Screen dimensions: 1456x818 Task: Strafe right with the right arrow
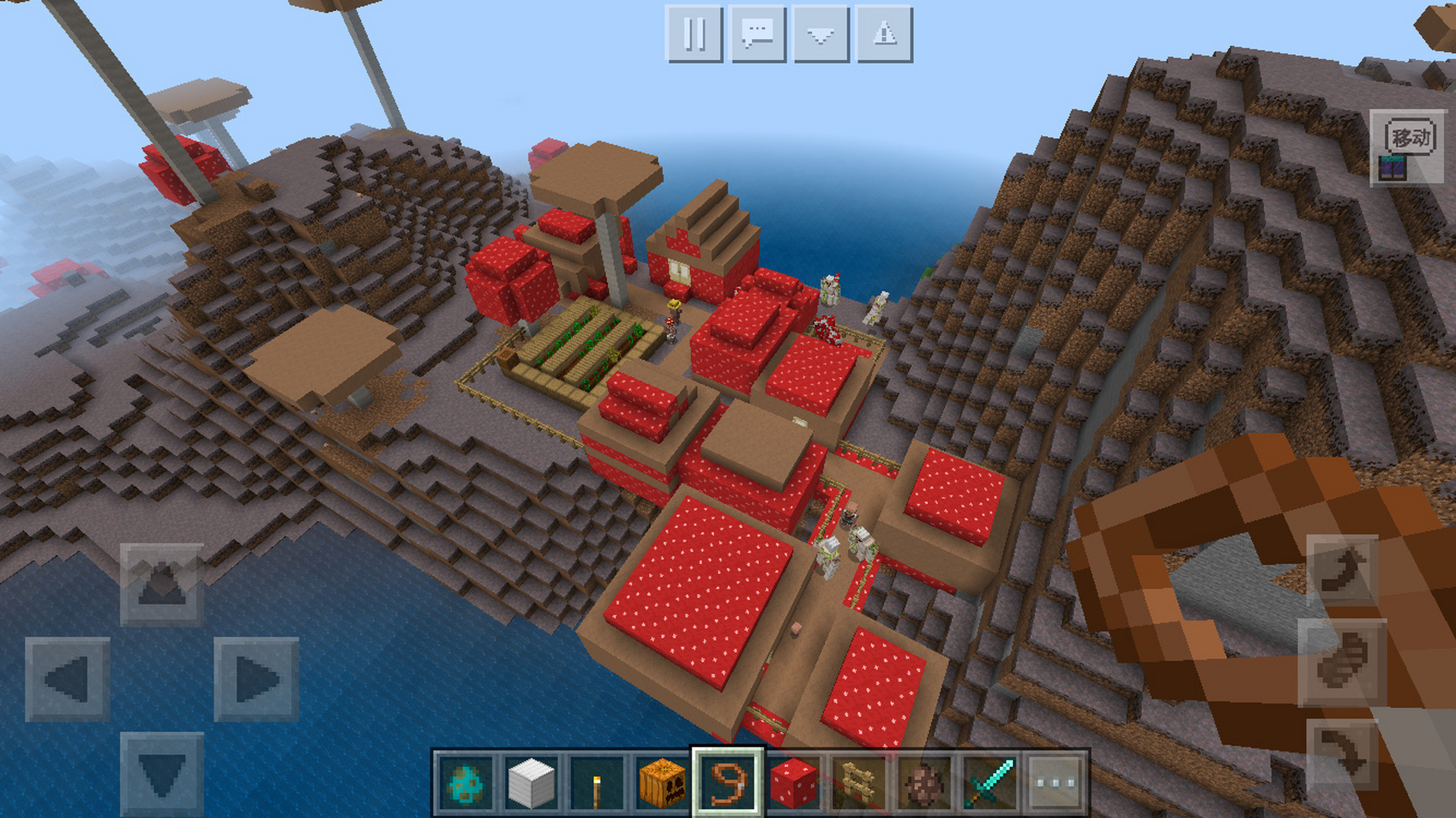(x=256, y=679)
